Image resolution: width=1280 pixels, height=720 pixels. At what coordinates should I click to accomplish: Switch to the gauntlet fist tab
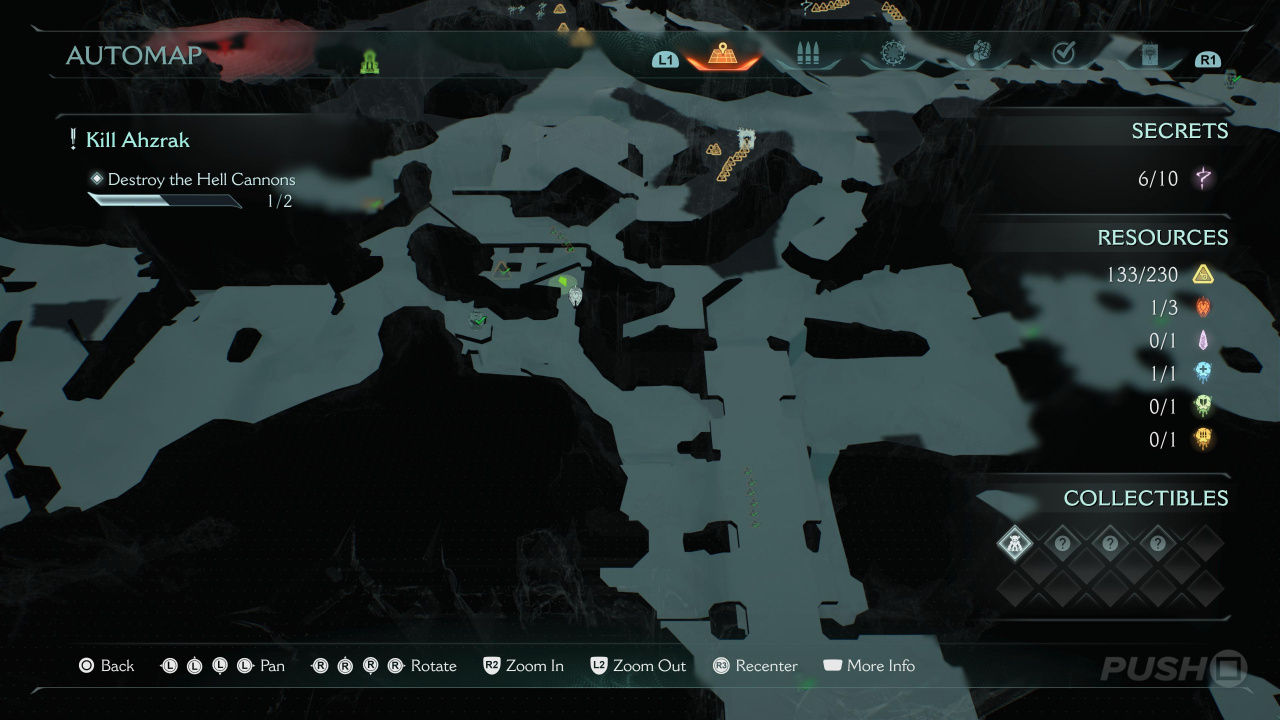[978, 54]
